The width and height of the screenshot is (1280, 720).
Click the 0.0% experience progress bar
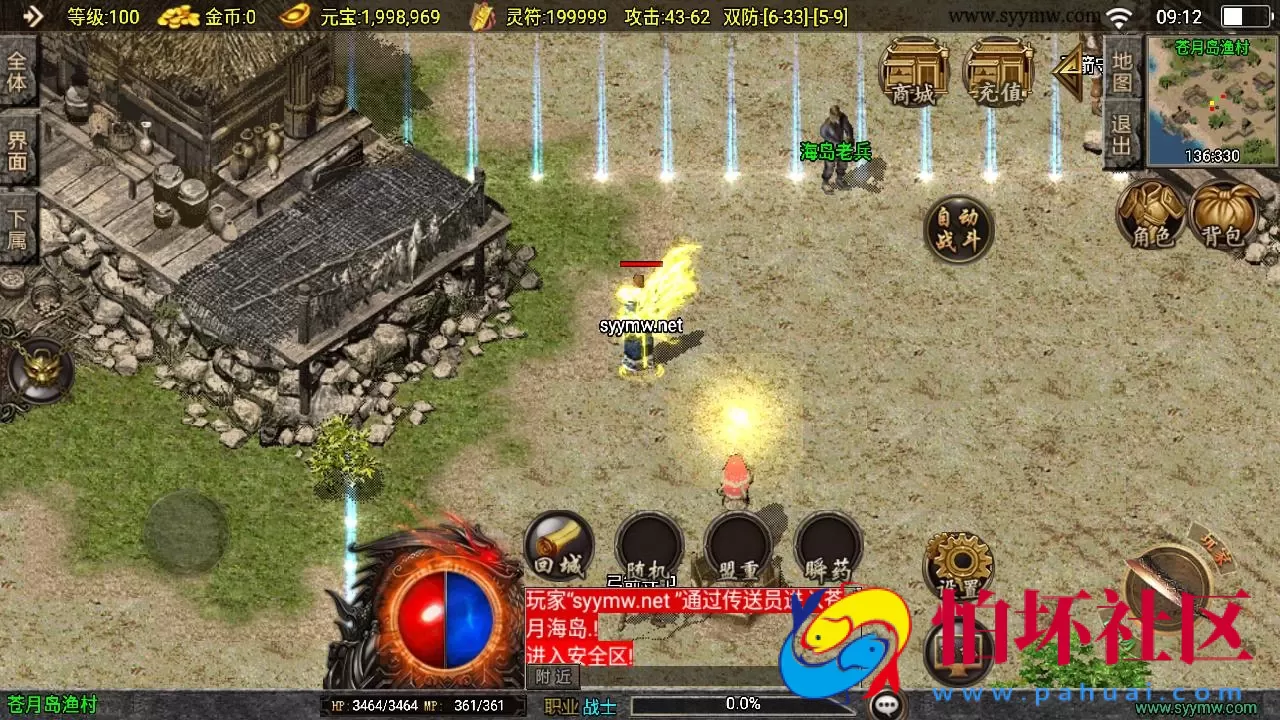point(742,703)
